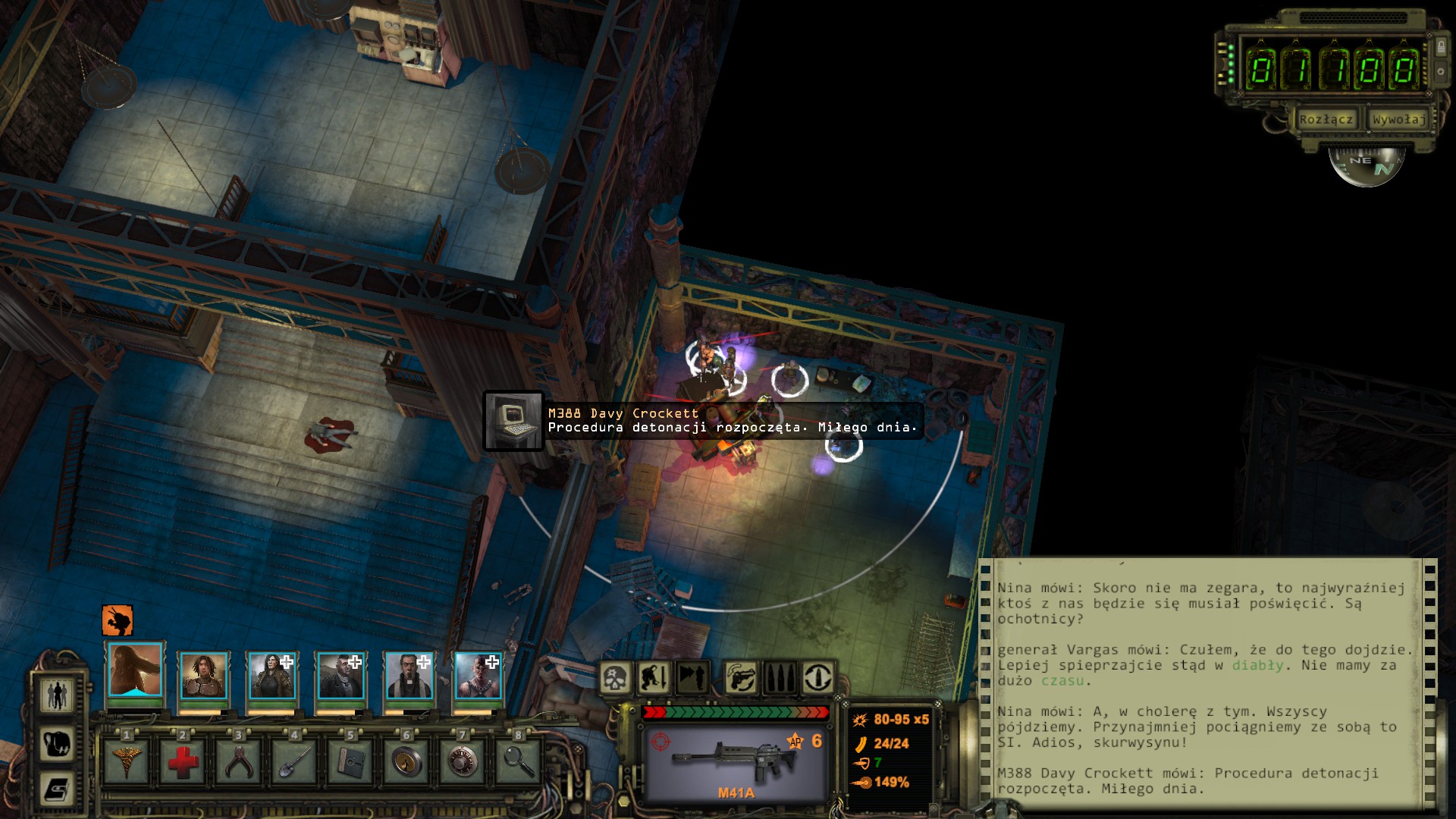The image size is (1456, 819).
Task: Open the backpack inventory button
Action: click(x=58, y=744)
